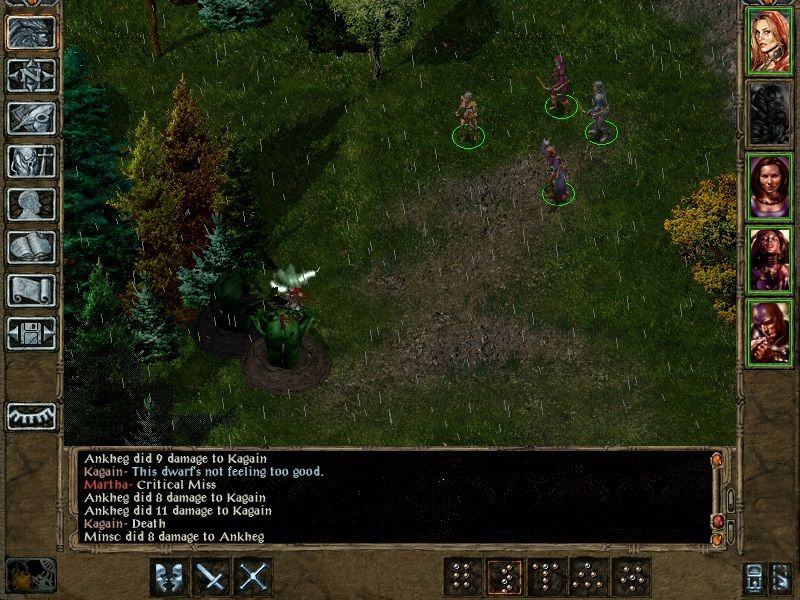Click the crossed swords action button

[x=255, y=577]
